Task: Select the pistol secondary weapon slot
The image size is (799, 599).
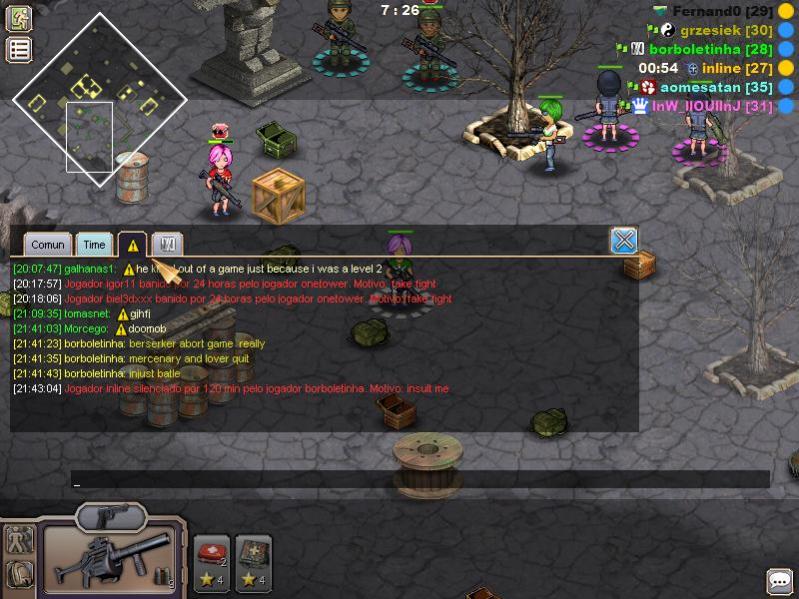Action: (112, 516)
